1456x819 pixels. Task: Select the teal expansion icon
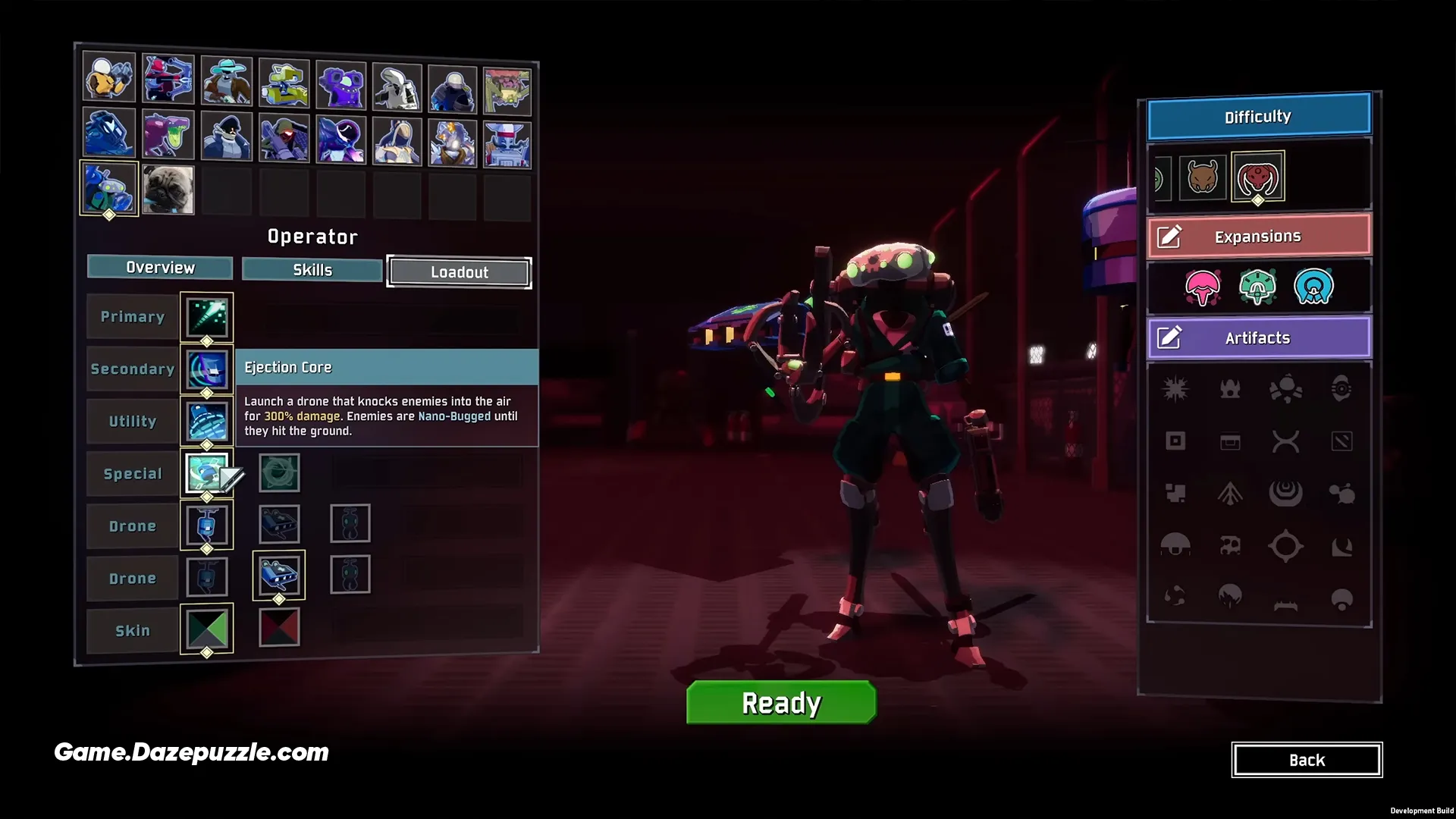(1259, 287)
